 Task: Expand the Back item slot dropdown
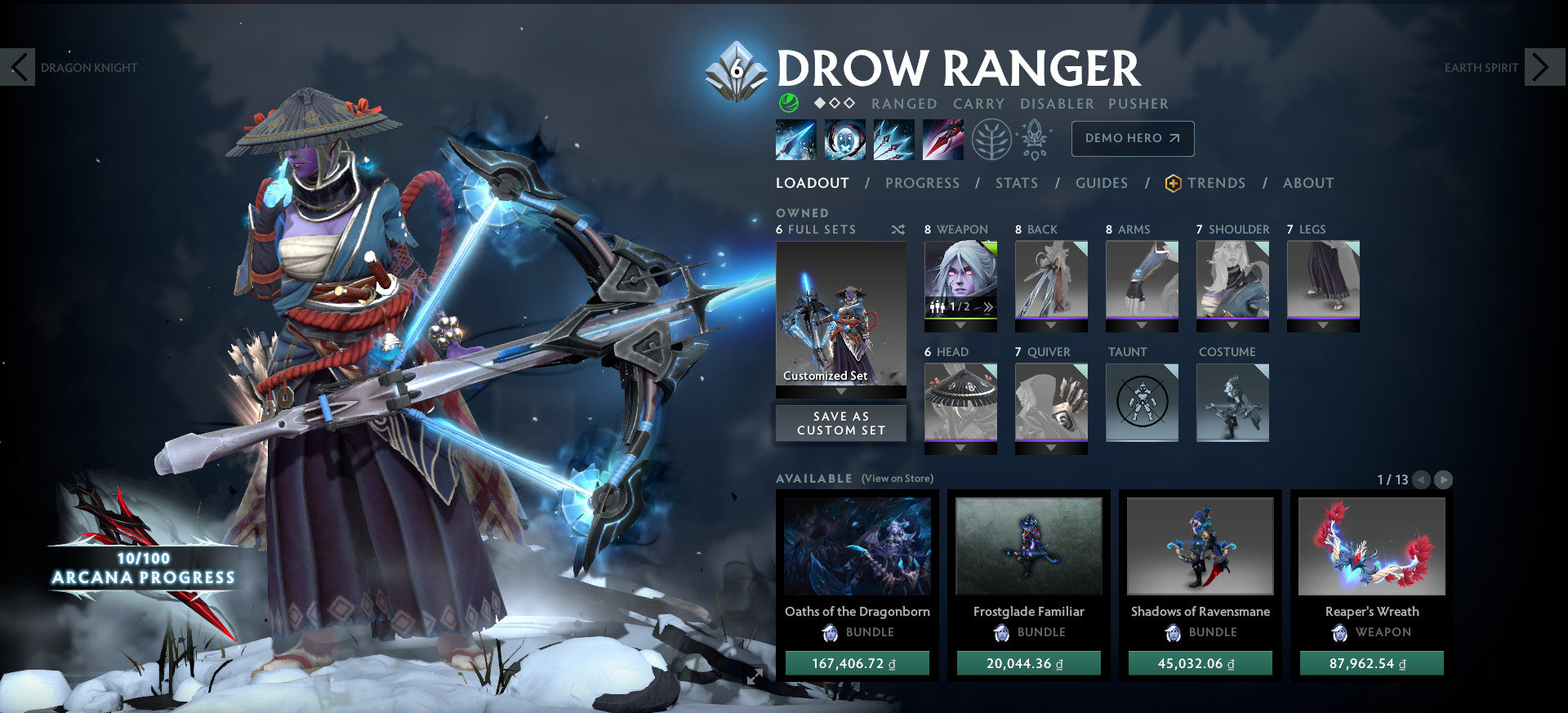[1052, 325]
